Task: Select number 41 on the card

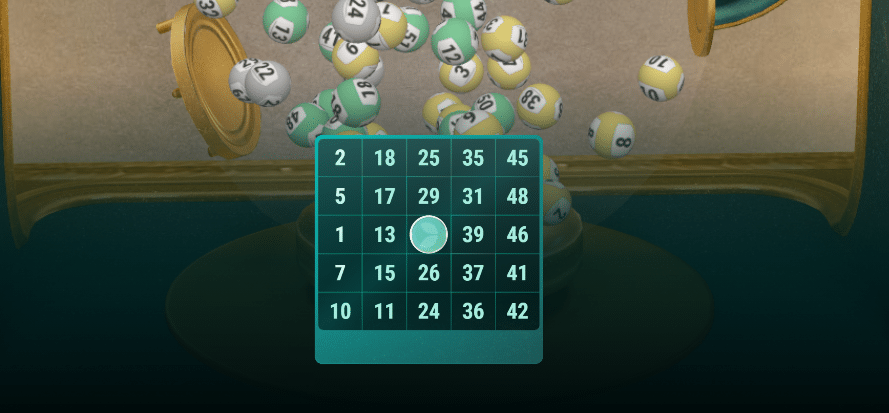Action: point(517,273)
